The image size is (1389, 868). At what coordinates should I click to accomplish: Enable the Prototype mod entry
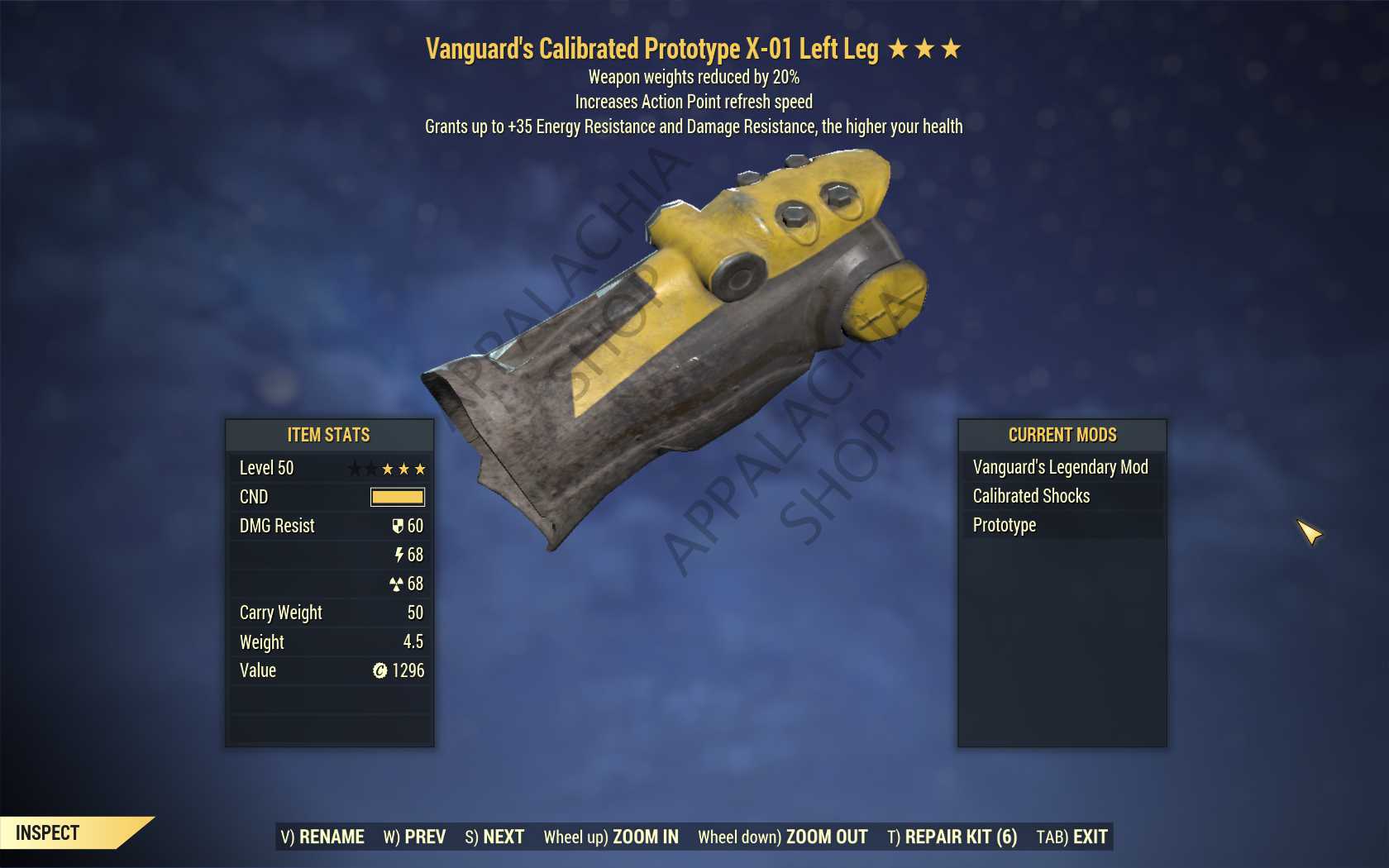(1003, 525)
